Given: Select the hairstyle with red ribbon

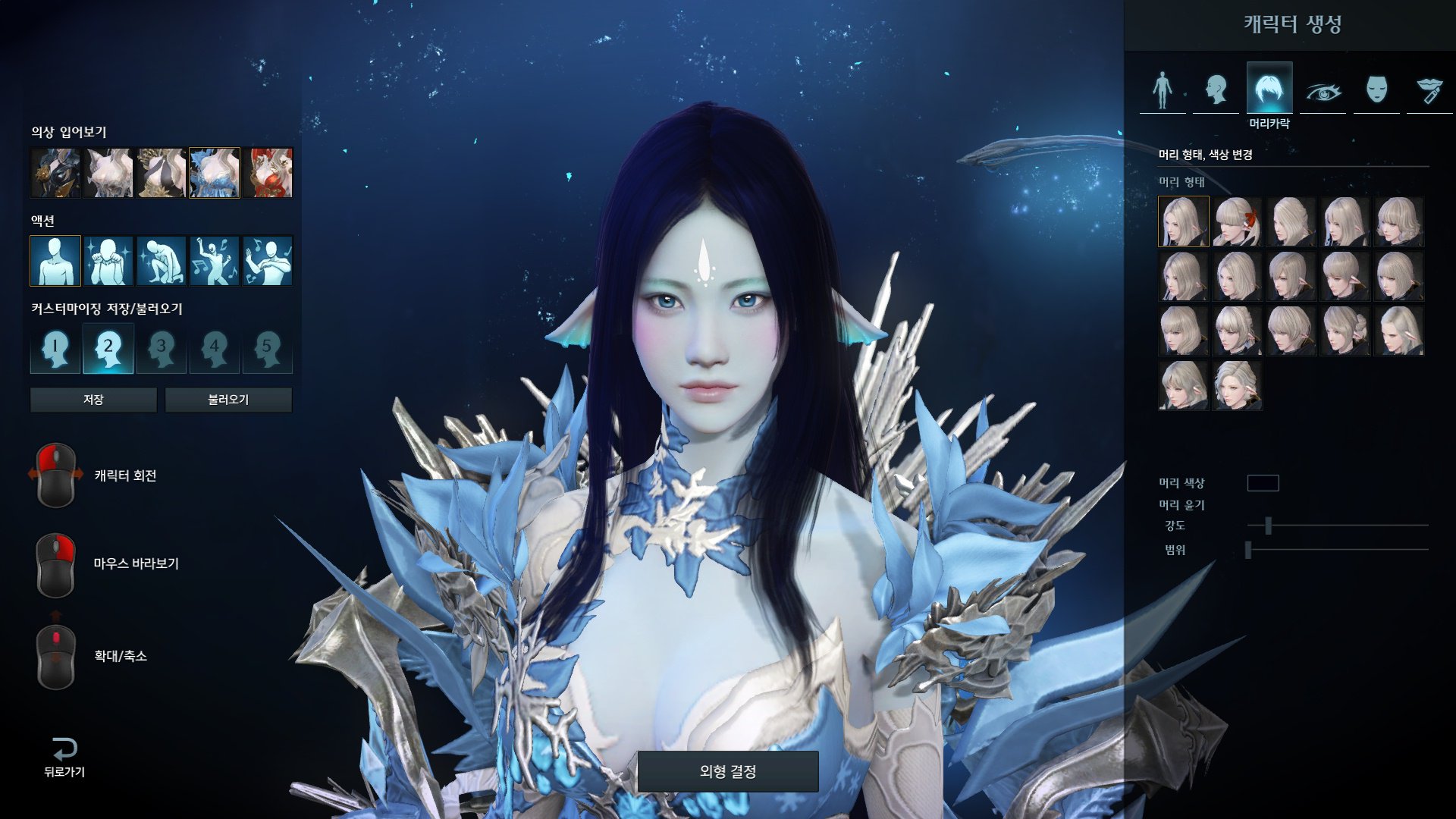Looking at the screenshot, I should tap(1237, 221).
